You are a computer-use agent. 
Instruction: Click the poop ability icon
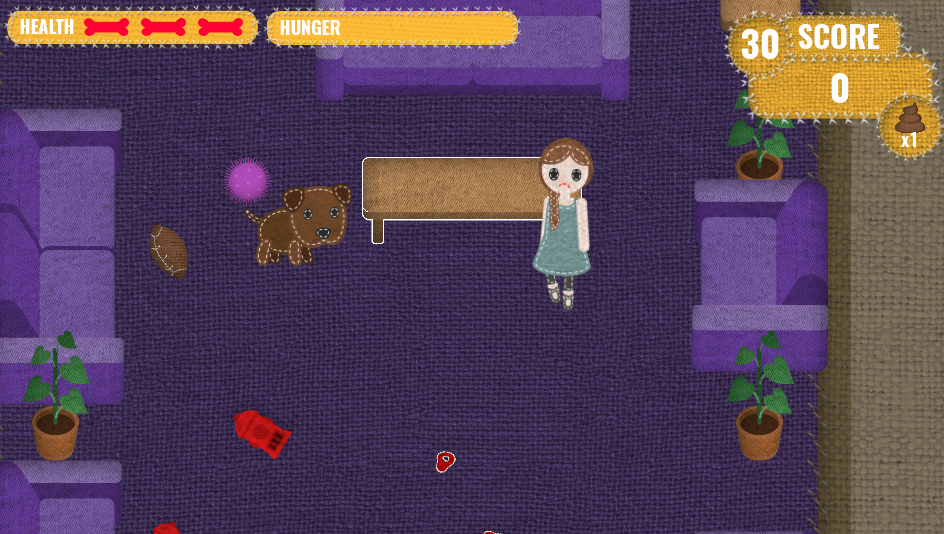point(909,124)
